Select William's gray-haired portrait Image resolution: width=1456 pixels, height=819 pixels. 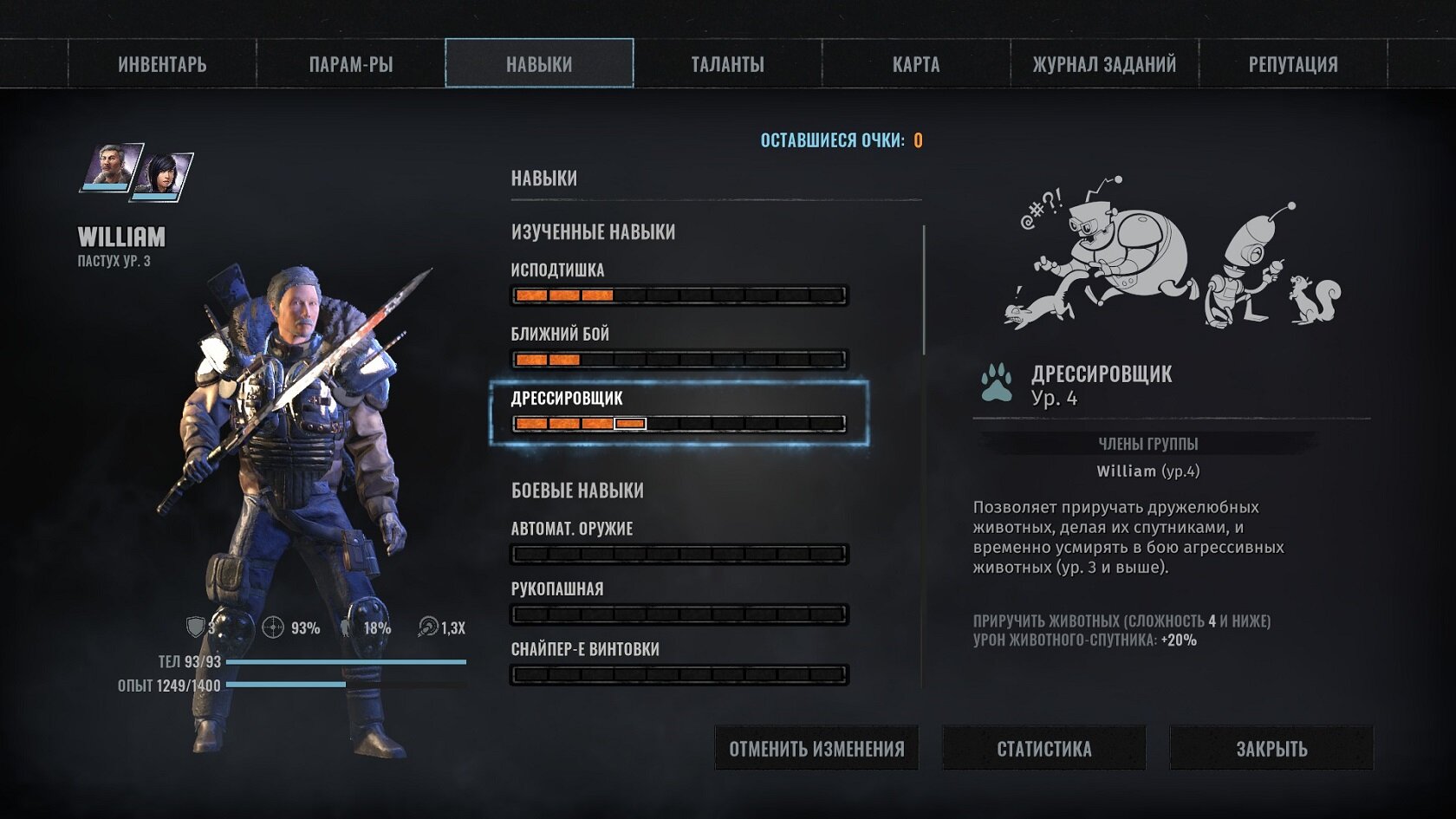click(x=111, y=166)
